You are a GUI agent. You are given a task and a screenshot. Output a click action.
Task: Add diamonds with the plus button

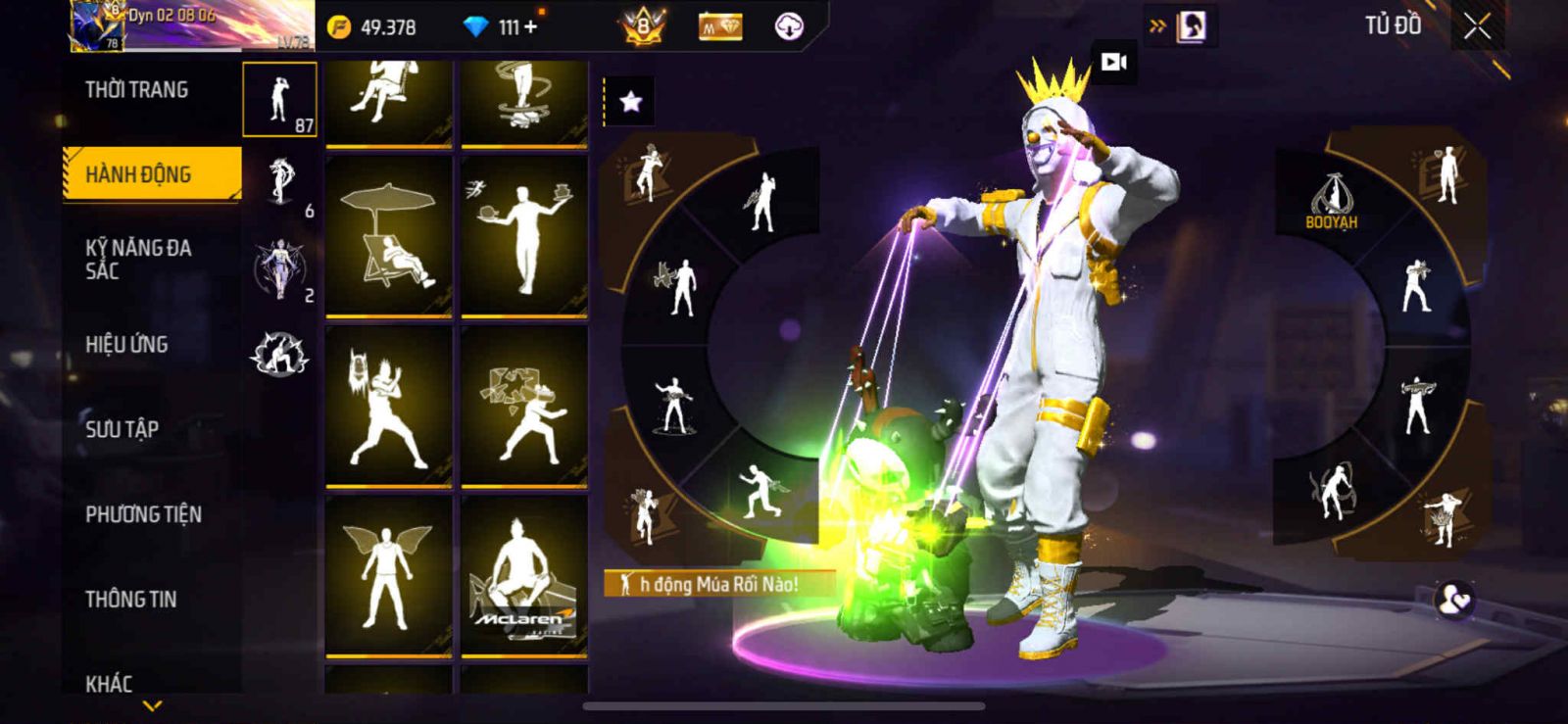[x=530, y=27]
